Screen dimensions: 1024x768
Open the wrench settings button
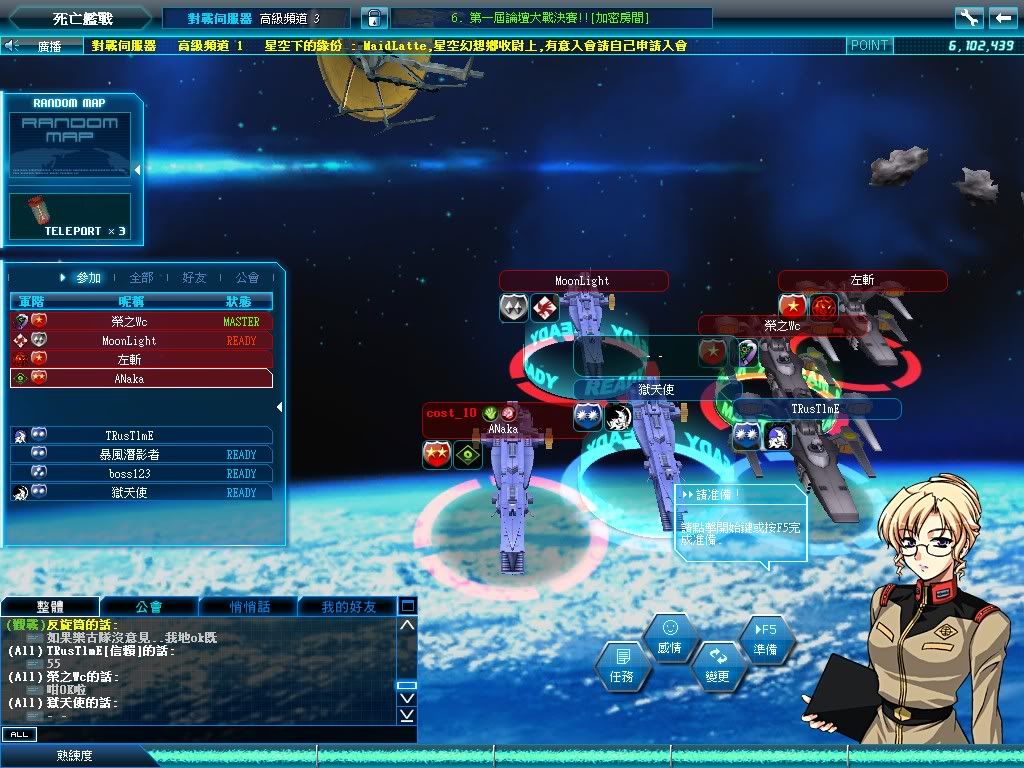coord(968,18)
